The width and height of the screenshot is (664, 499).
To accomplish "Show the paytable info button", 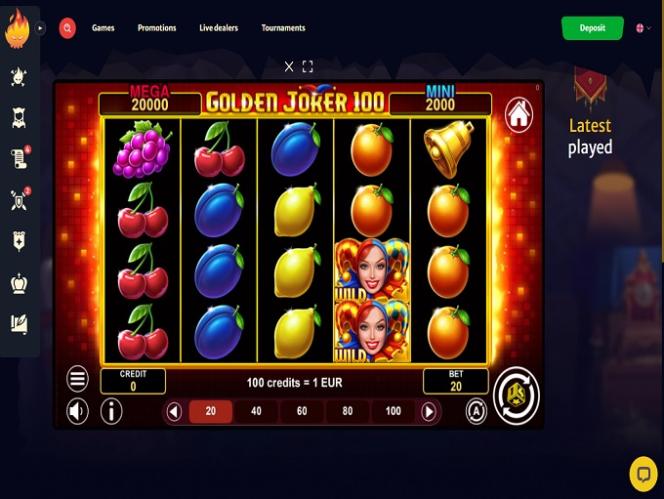I will pos(111,411).
